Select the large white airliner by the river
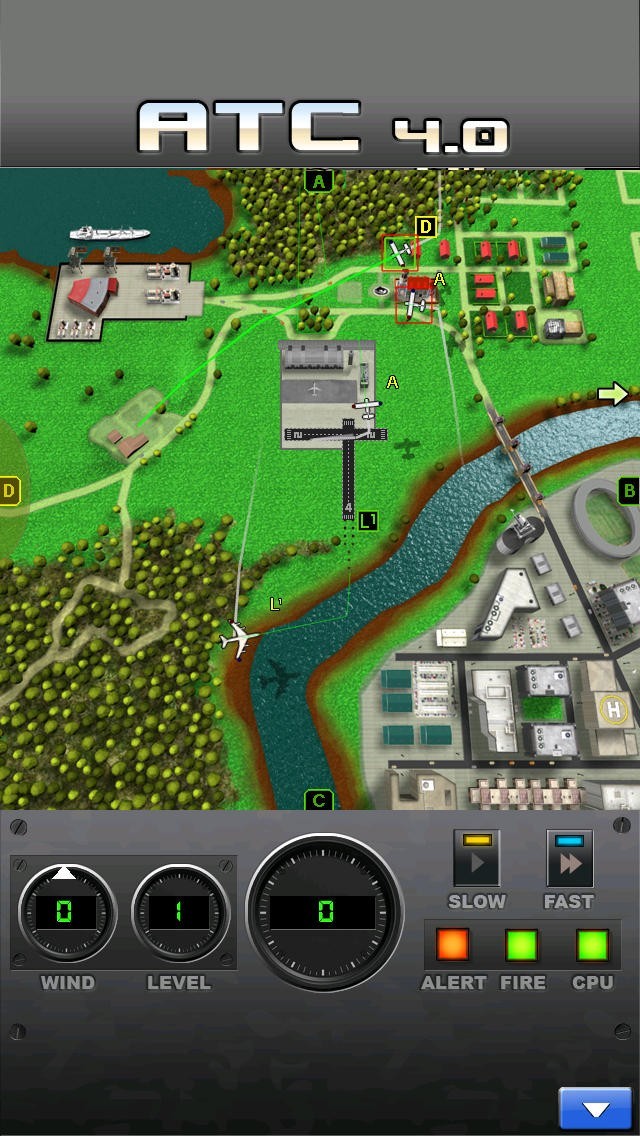Image resolution: width=640 pixels, height=1136 pixels. [239, 637]
